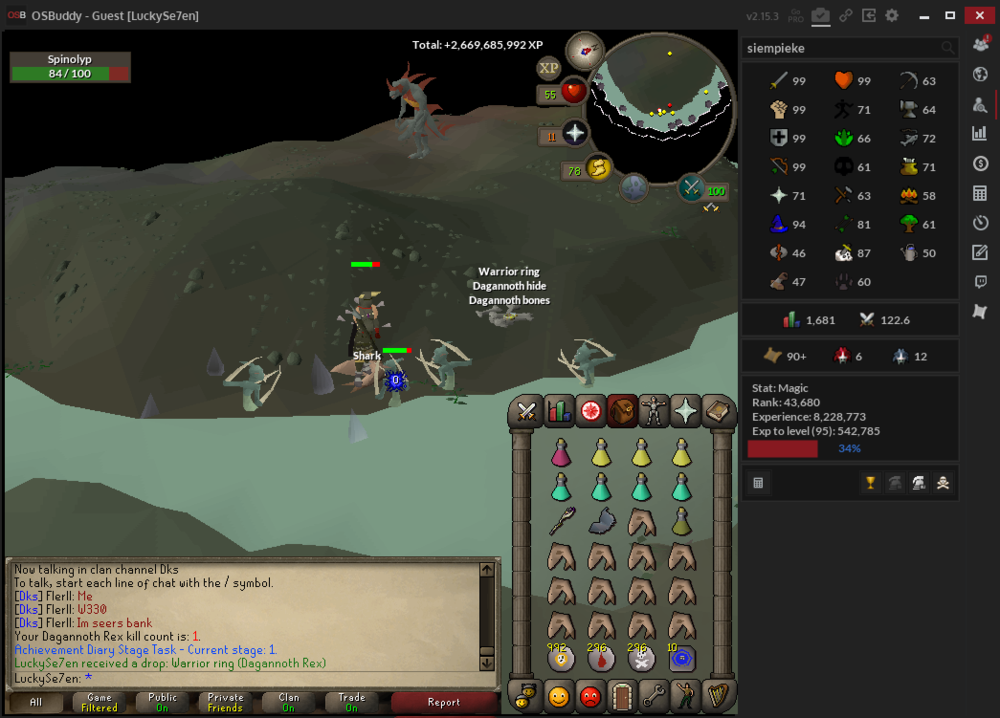Open the Prayer tab

[x=686, y=411]
